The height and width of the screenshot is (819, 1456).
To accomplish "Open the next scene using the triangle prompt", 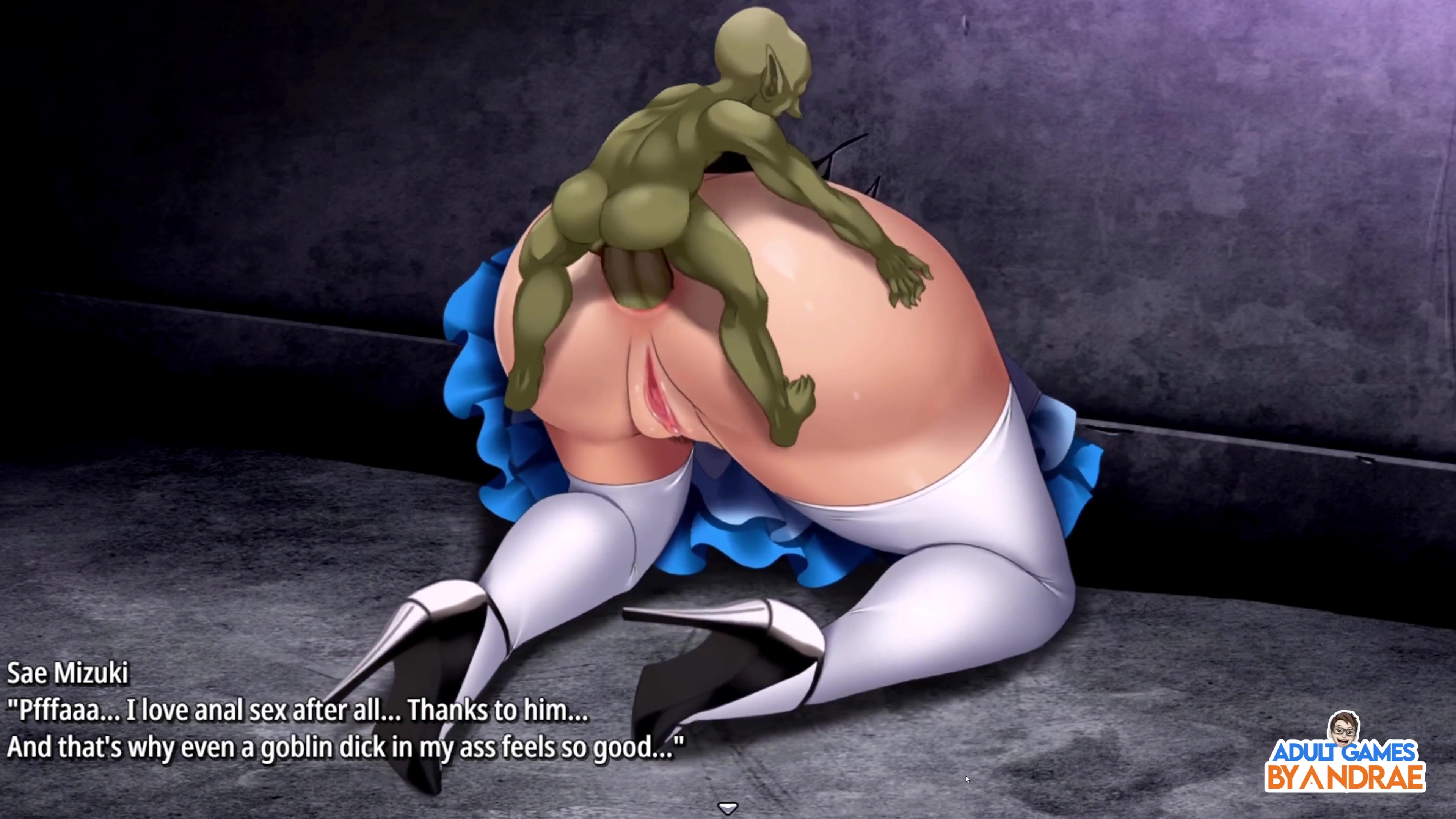I will click(728, 808).
